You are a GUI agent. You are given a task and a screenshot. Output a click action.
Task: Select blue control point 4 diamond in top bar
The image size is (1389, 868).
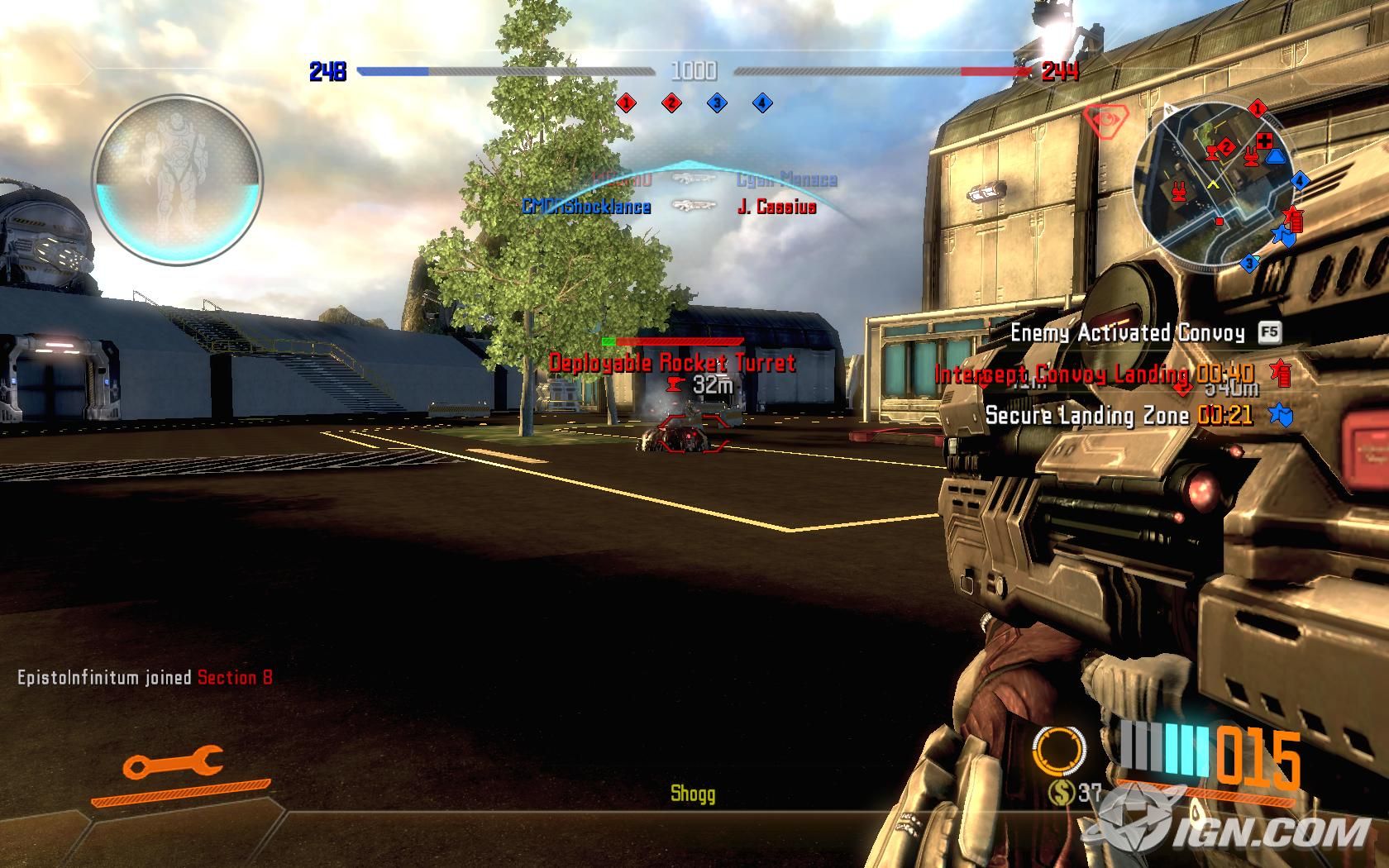pyautogui.click(x=762, y=103)
